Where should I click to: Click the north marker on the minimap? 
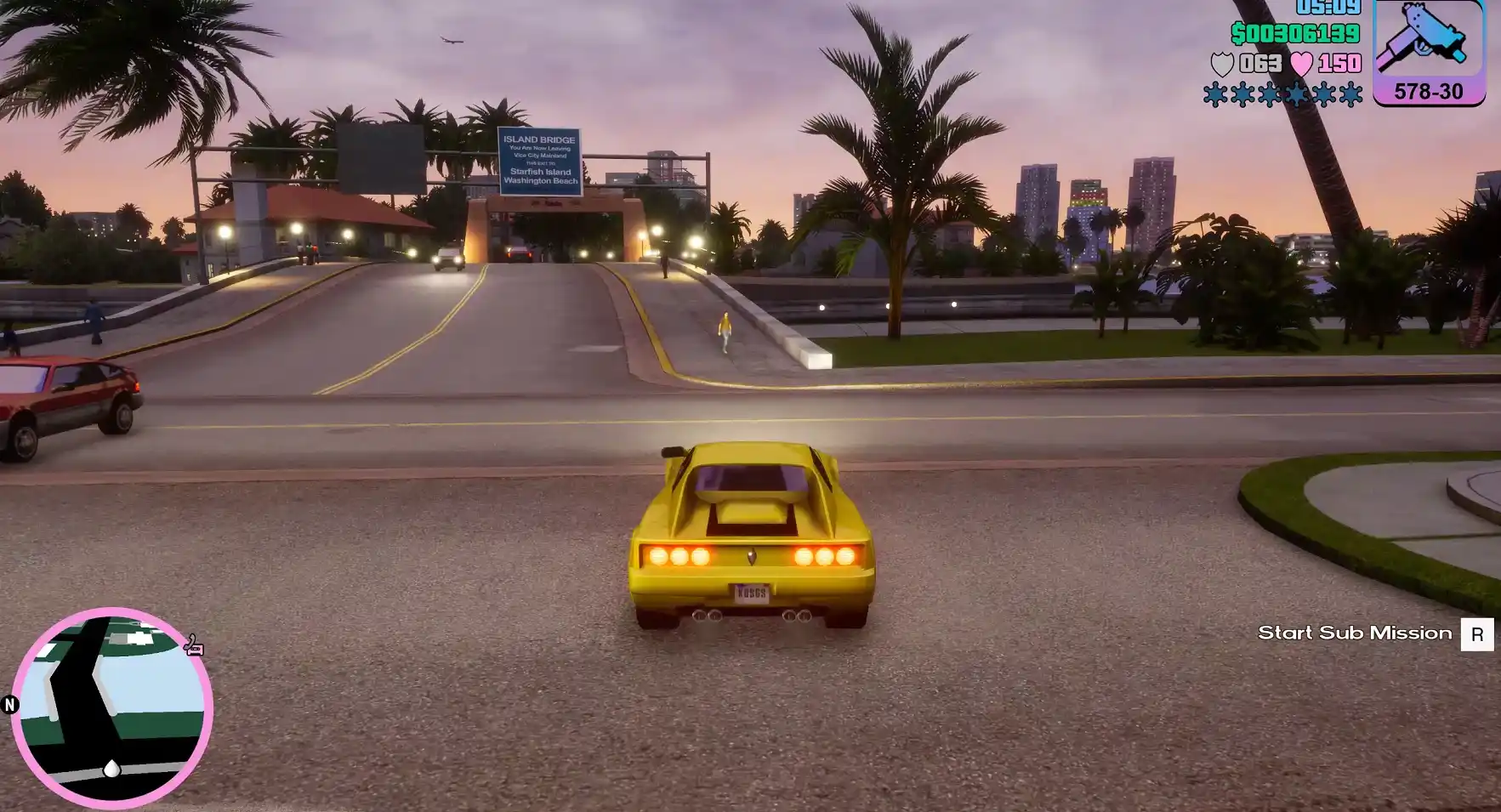[x=10, y=704]
